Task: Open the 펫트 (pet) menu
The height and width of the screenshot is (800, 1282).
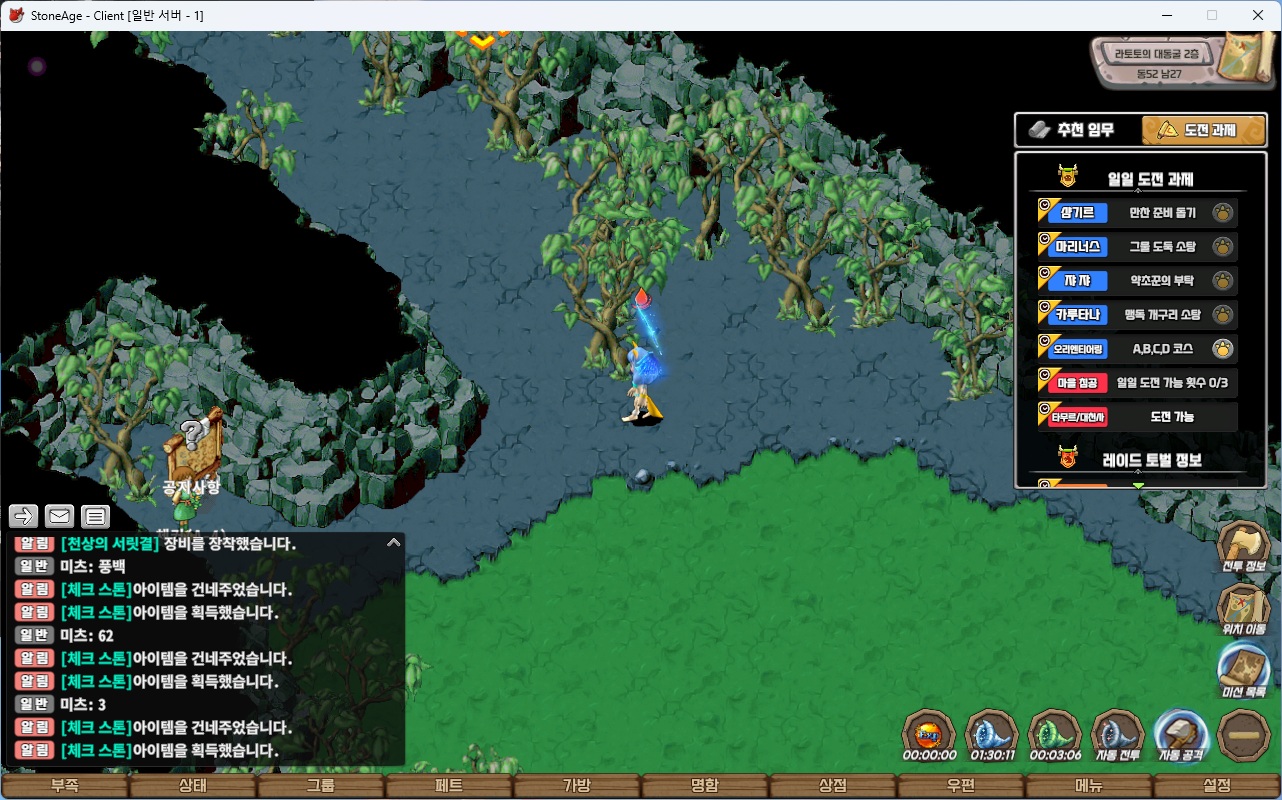Action: 449,785
